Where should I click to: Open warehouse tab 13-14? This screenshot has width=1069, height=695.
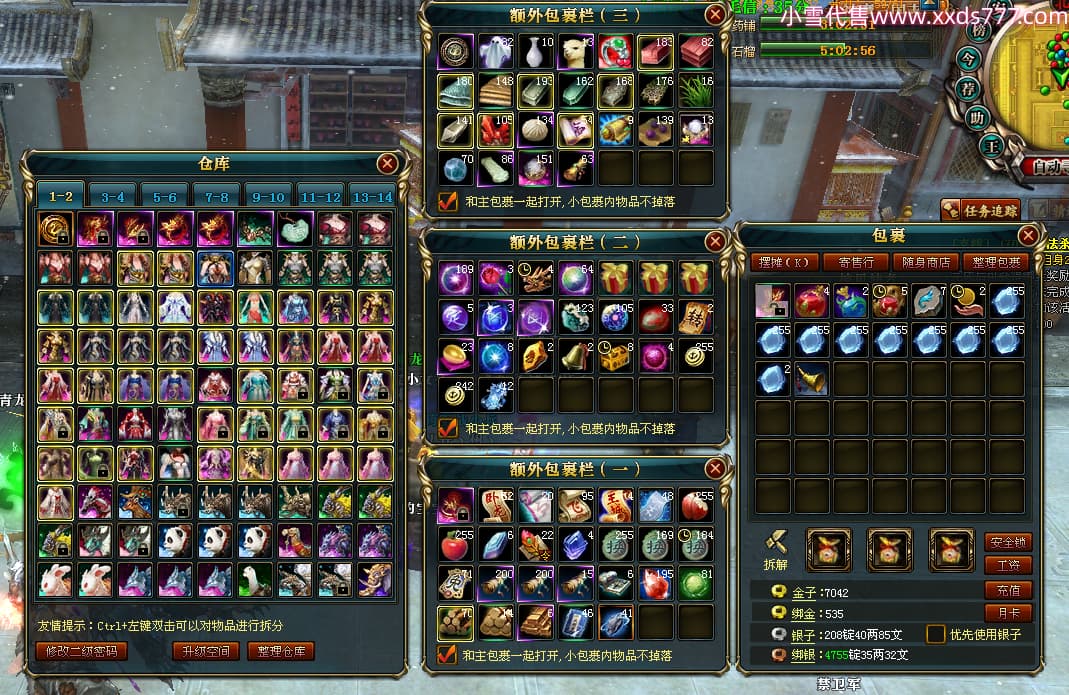372,197
